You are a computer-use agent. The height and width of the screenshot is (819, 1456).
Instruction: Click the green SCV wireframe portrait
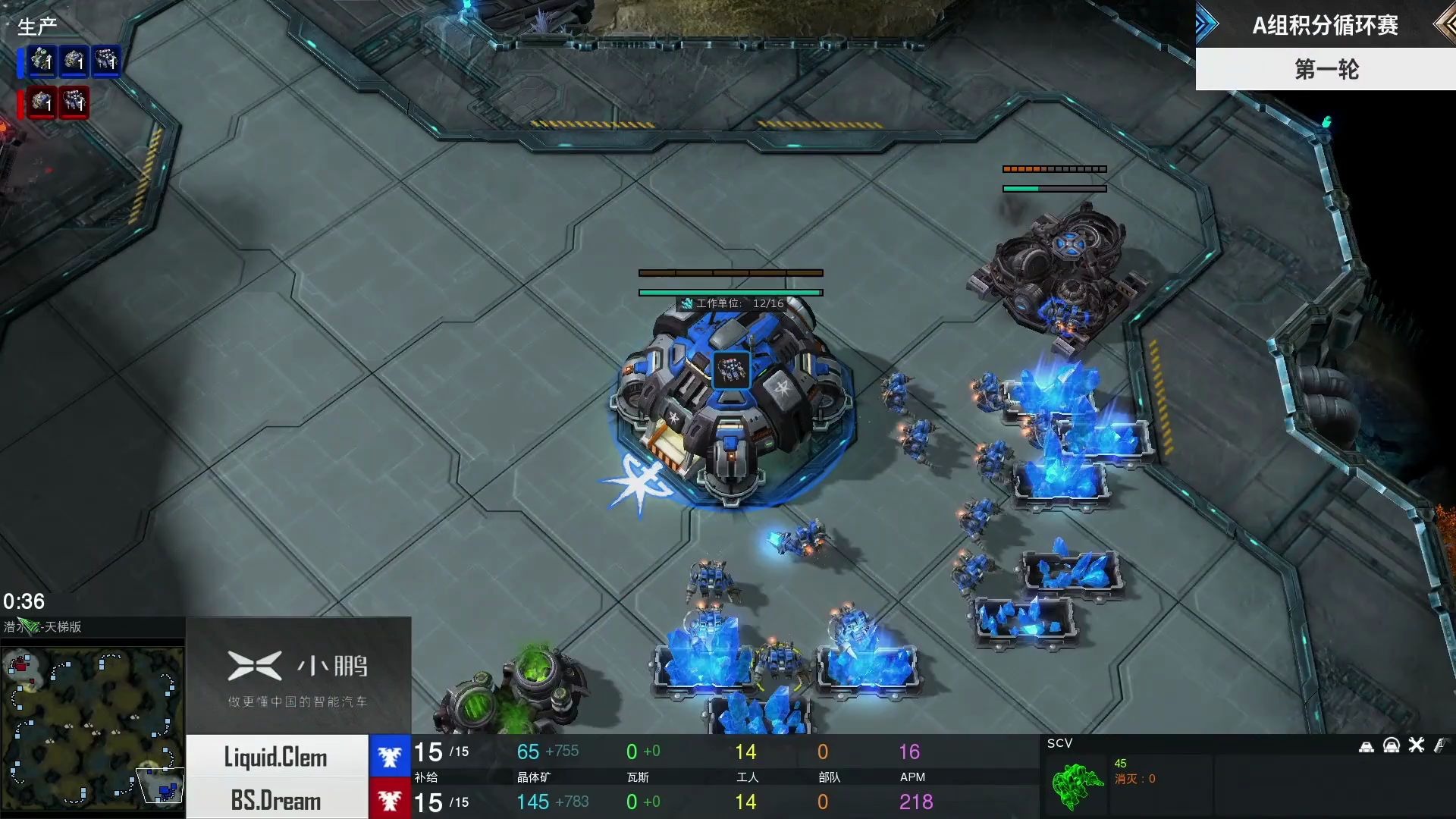coord(1077,785)
